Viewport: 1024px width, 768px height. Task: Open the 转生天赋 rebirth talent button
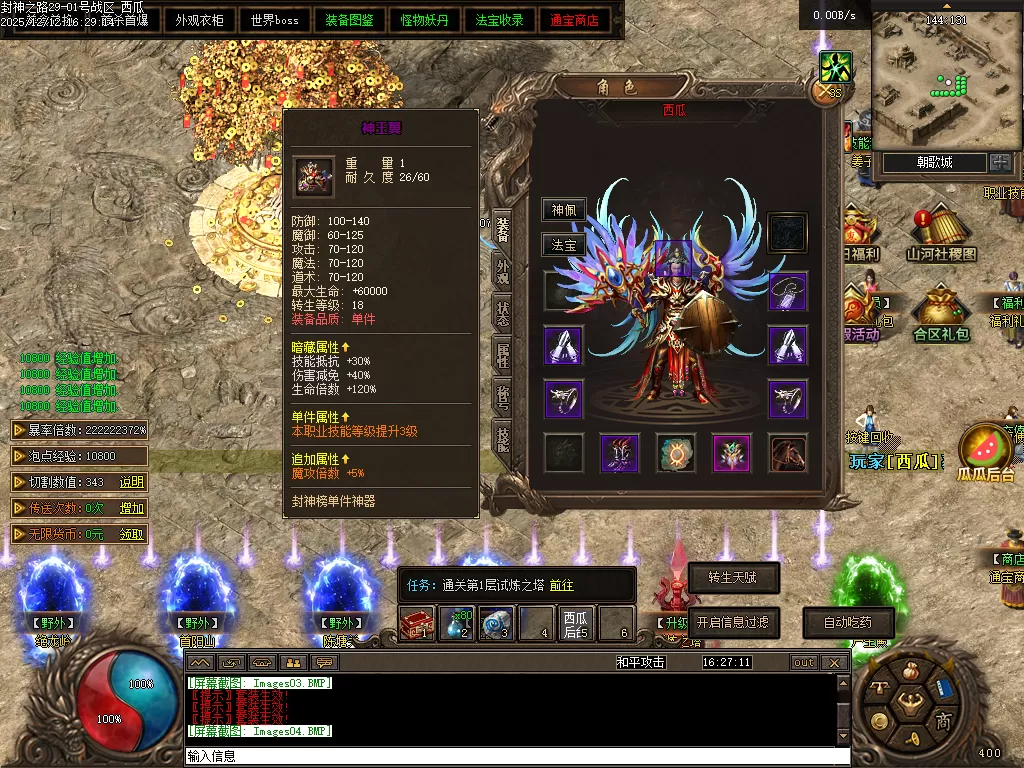pos(733,577)
